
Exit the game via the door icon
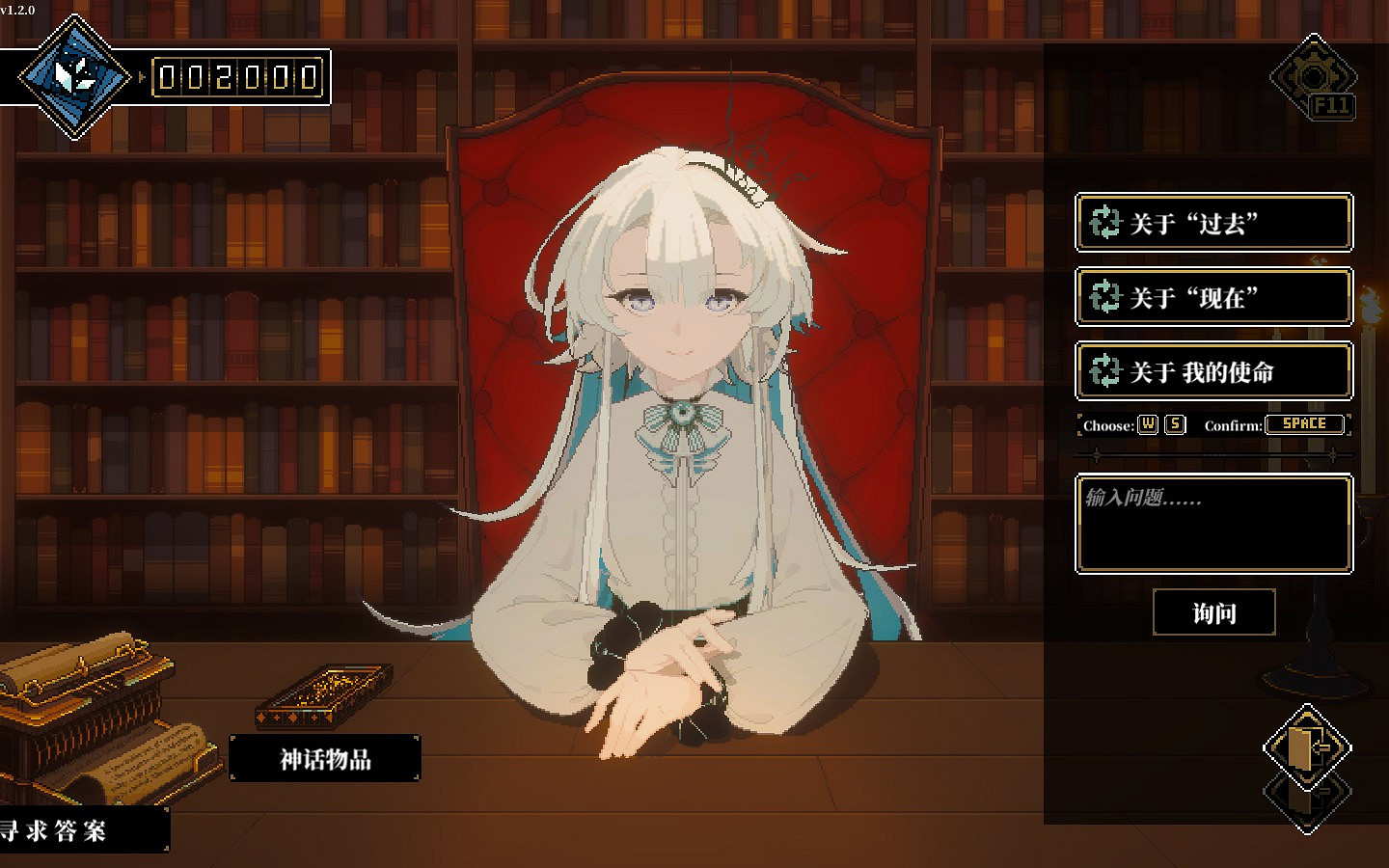point(1307,747)
